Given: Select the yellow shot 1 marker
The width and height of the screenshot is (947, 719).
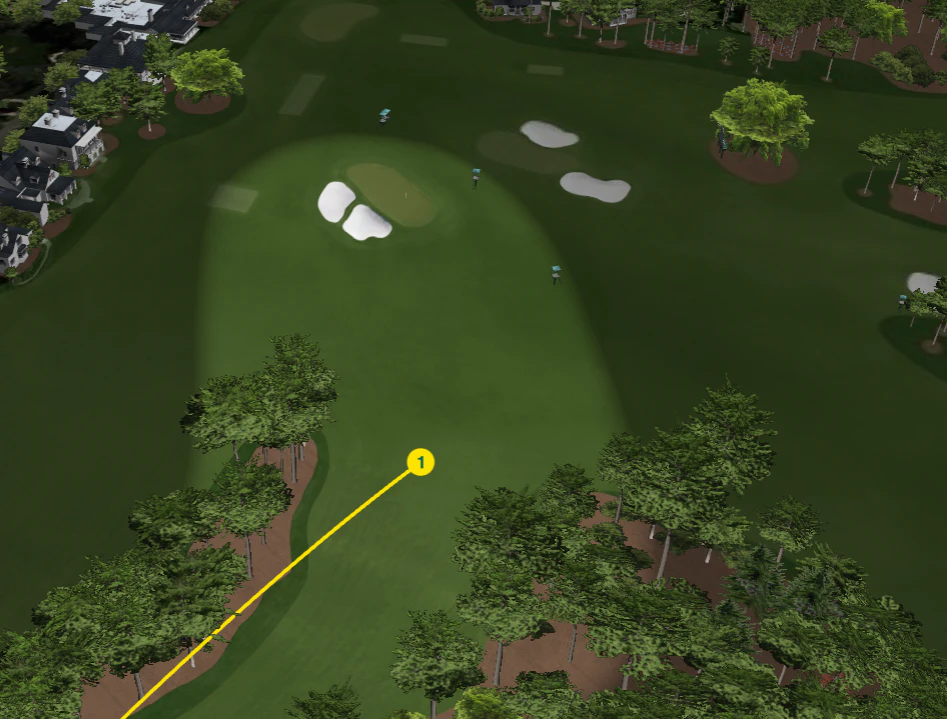Looking at the screenshot, I should 421,462.
